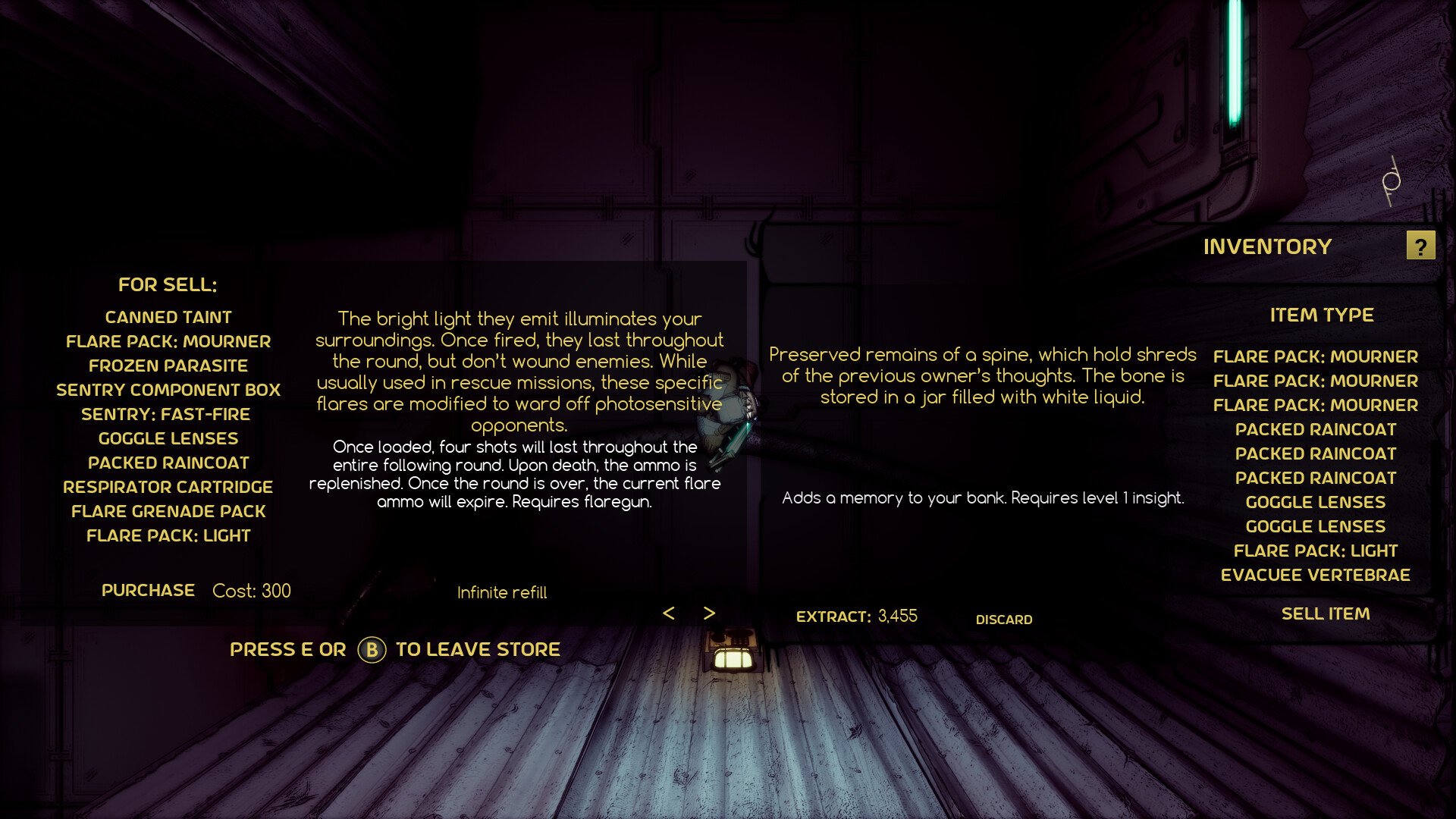Choose the Flare Grenade Pack entry
The height and width of the screenshot is (819, 1456).
click(168, 511)
